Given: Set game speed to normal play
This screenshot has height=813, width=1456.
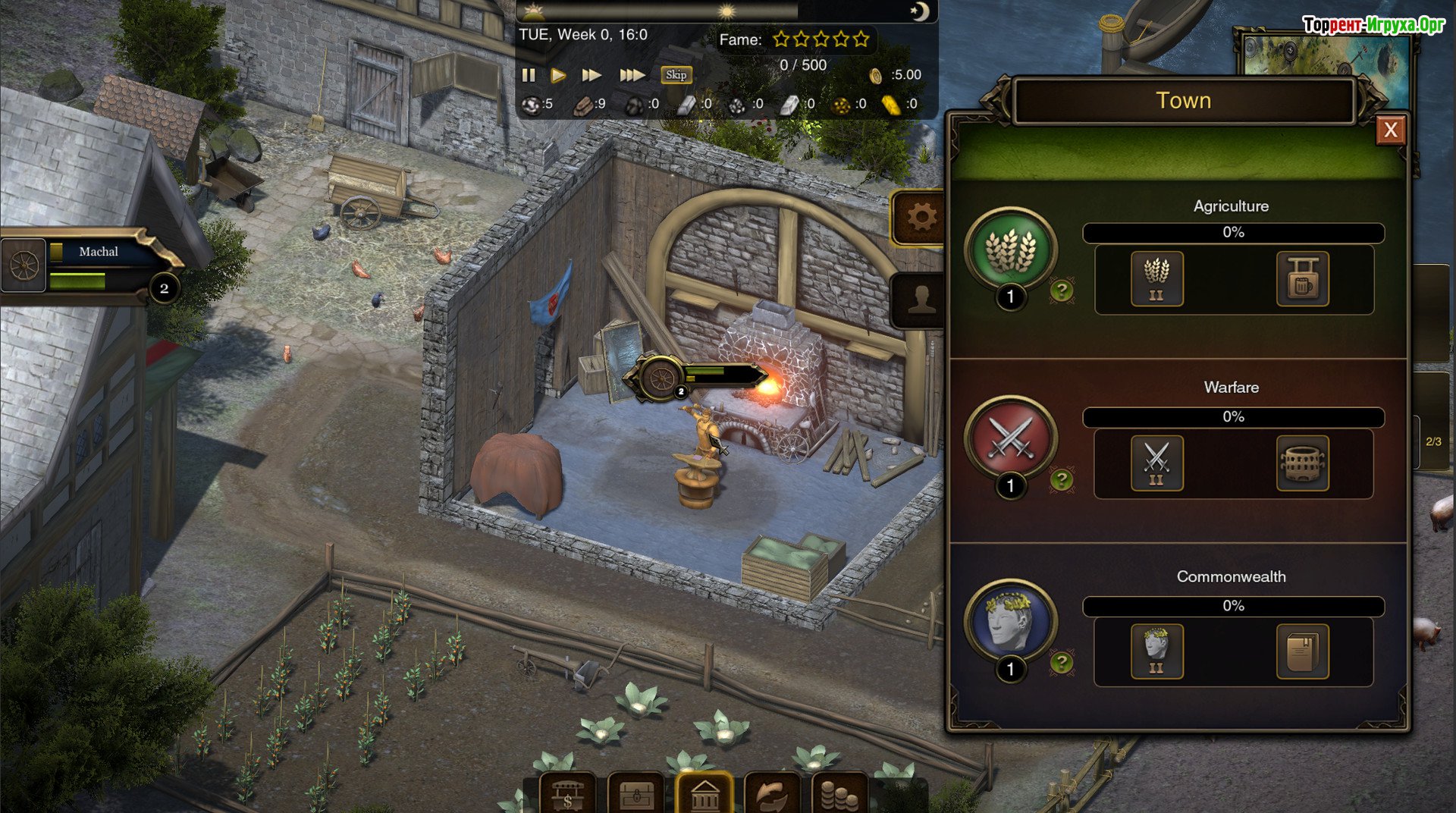Looking at the screenshot, I should pyautogui.click(x=558, y=75).
